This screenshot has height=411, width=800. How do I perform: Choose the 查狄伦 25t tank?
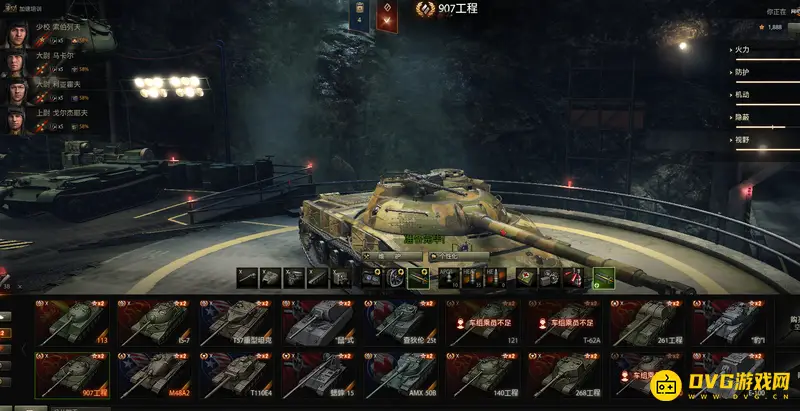click(403, 321)
